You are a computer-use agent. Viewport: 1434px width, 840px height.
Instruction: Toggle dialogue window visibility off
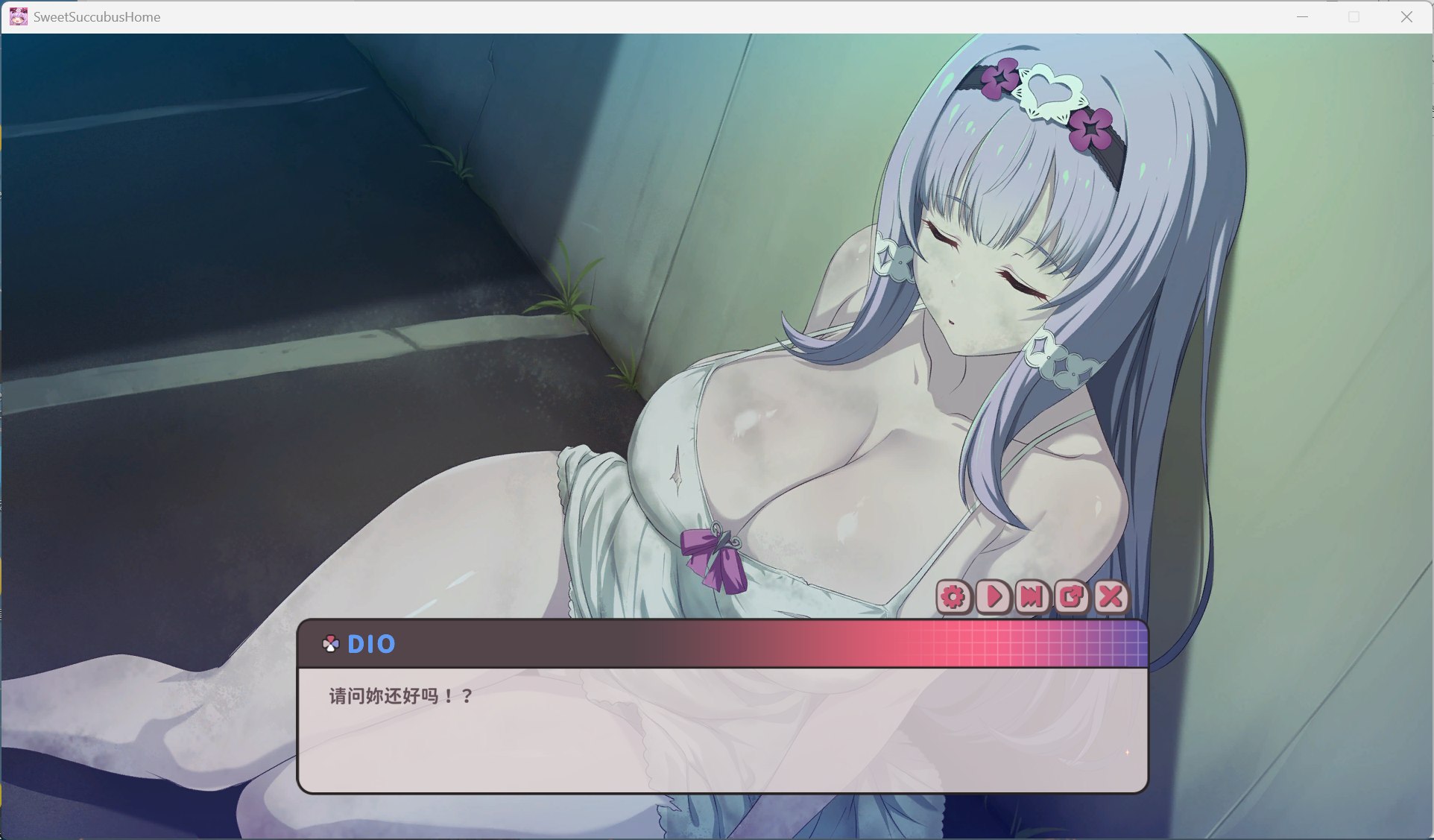pyautogui.click(x=1110, y=598)
